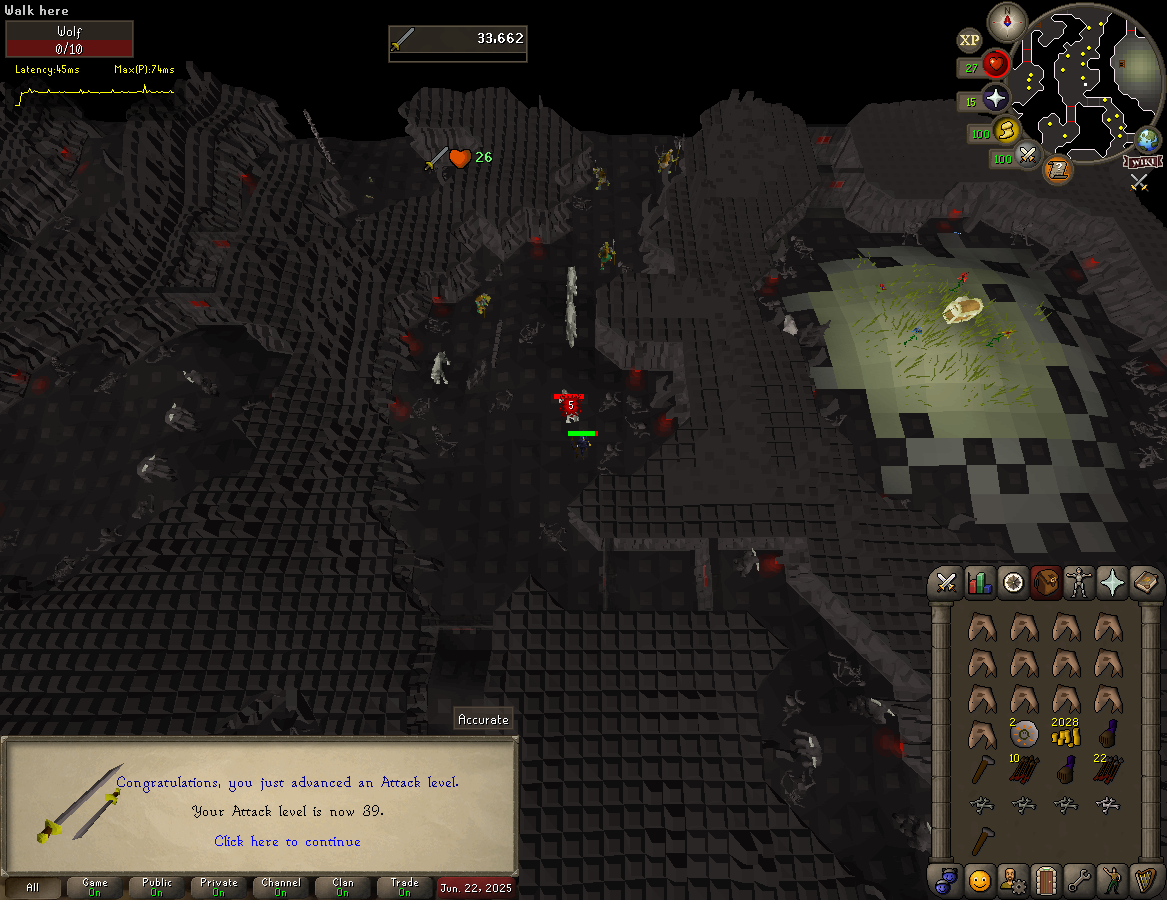This screenshot has height=900, width=1167.
Task: Show the Worn Equipment tab
Action: point(1079,583)
